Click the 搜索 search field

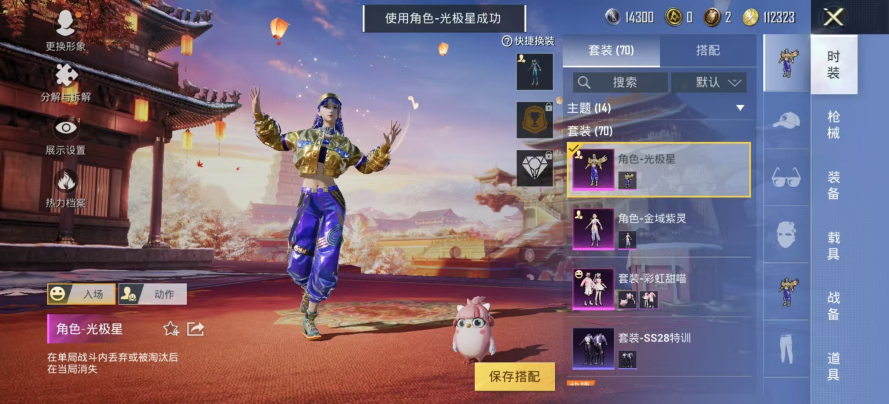pyautogui.click(x=619, y=82)
